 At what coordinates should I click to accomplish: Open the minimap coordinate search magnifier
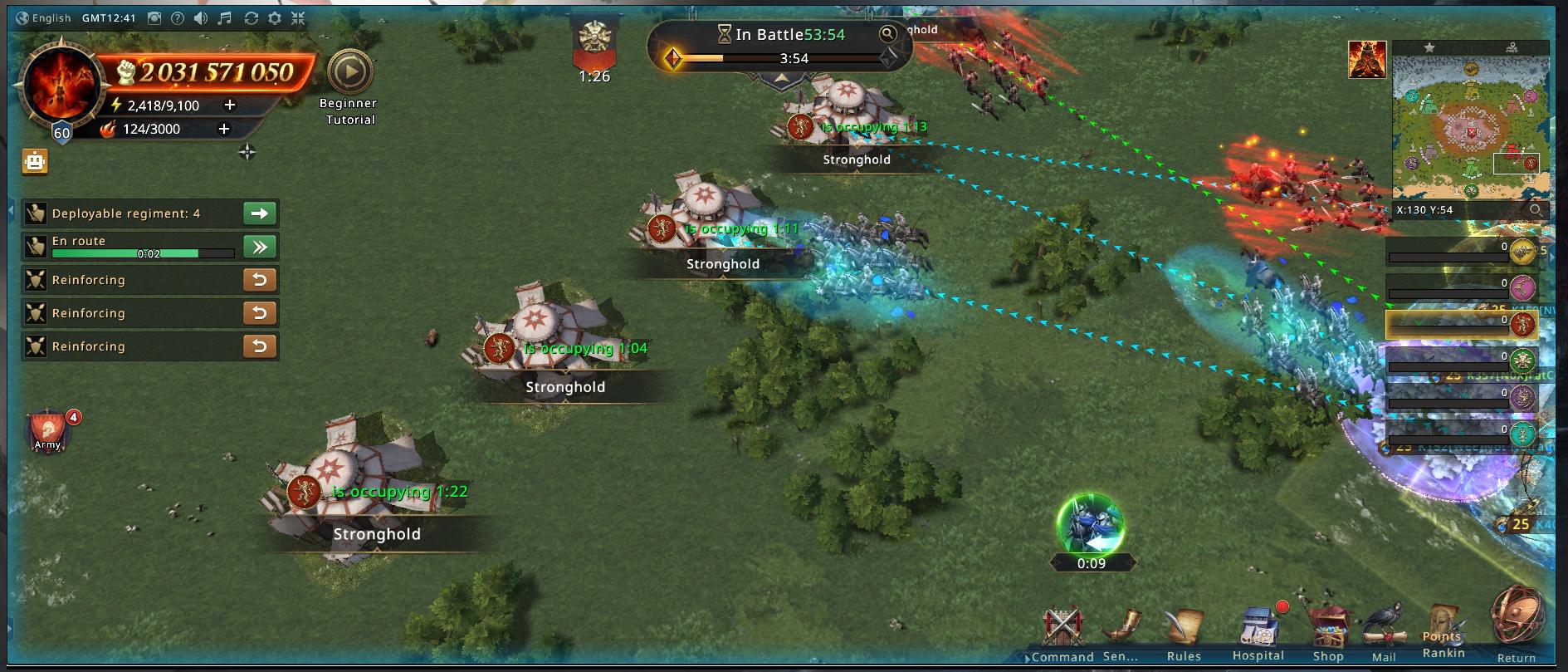pos(1536,210)
